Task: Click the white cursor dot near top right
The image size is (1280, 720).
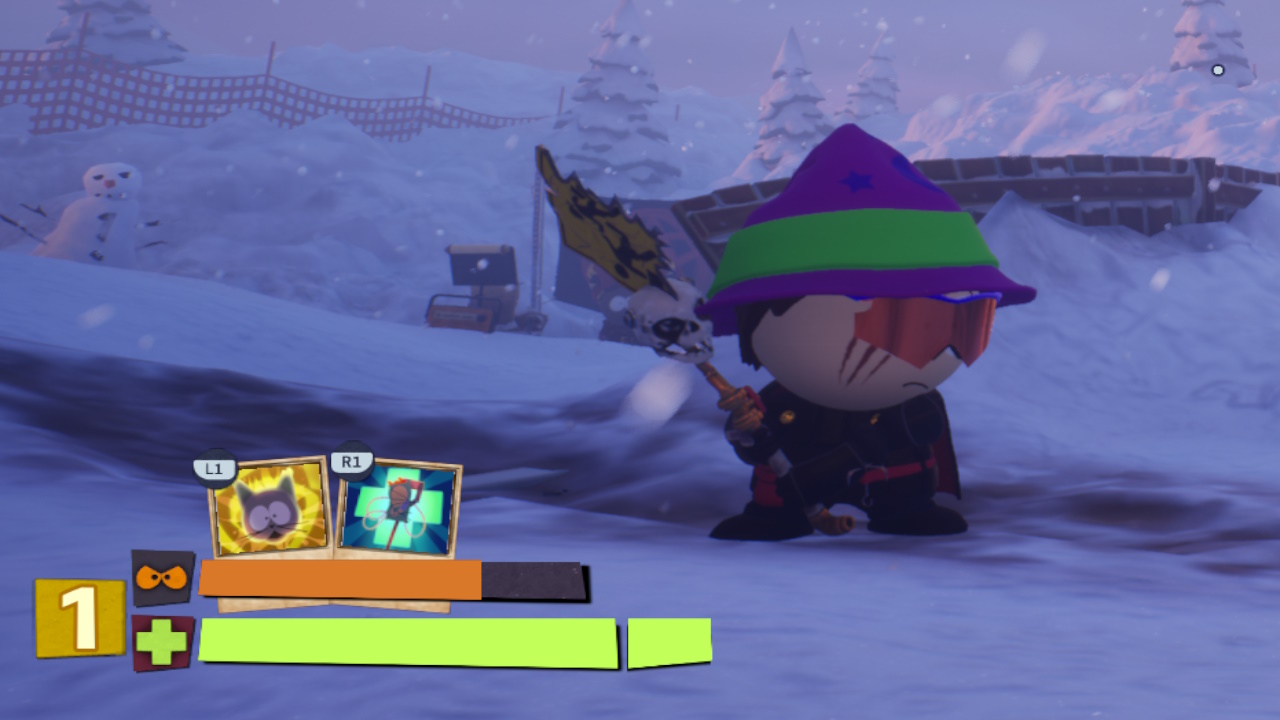Action: point(1218,70)
